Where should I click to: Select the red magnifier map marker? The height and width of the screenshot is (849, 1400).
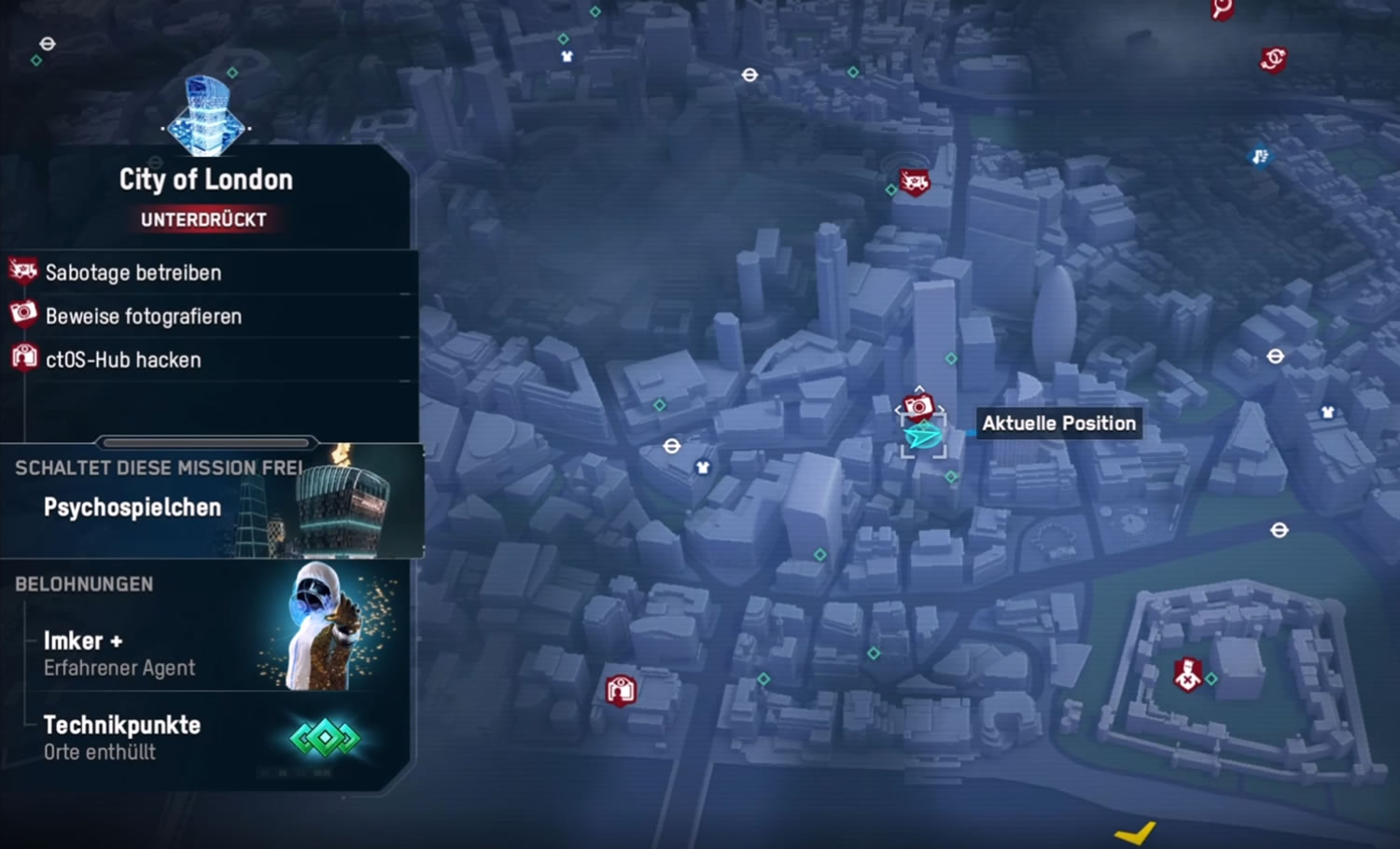click(x=1222, y=9)
